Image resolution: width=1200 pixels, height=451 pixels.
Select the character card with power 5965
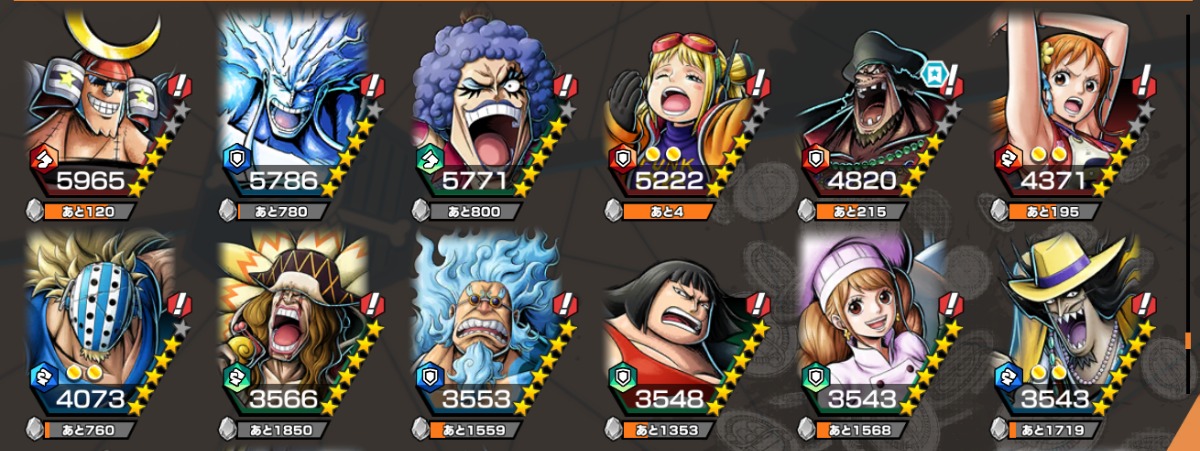pyautogui.click(x=100, y=110)
